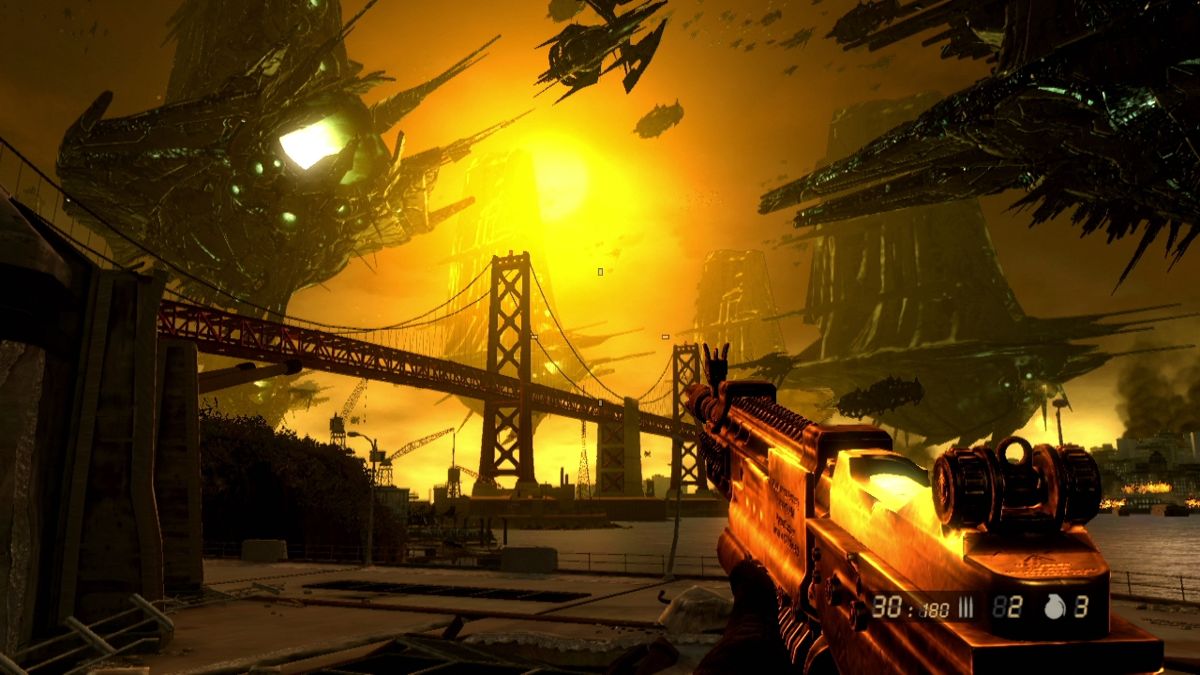Select the grenade icon on the weapon display
The height and width of the screenshot is (675, 1200).
tap(1053, 606)
